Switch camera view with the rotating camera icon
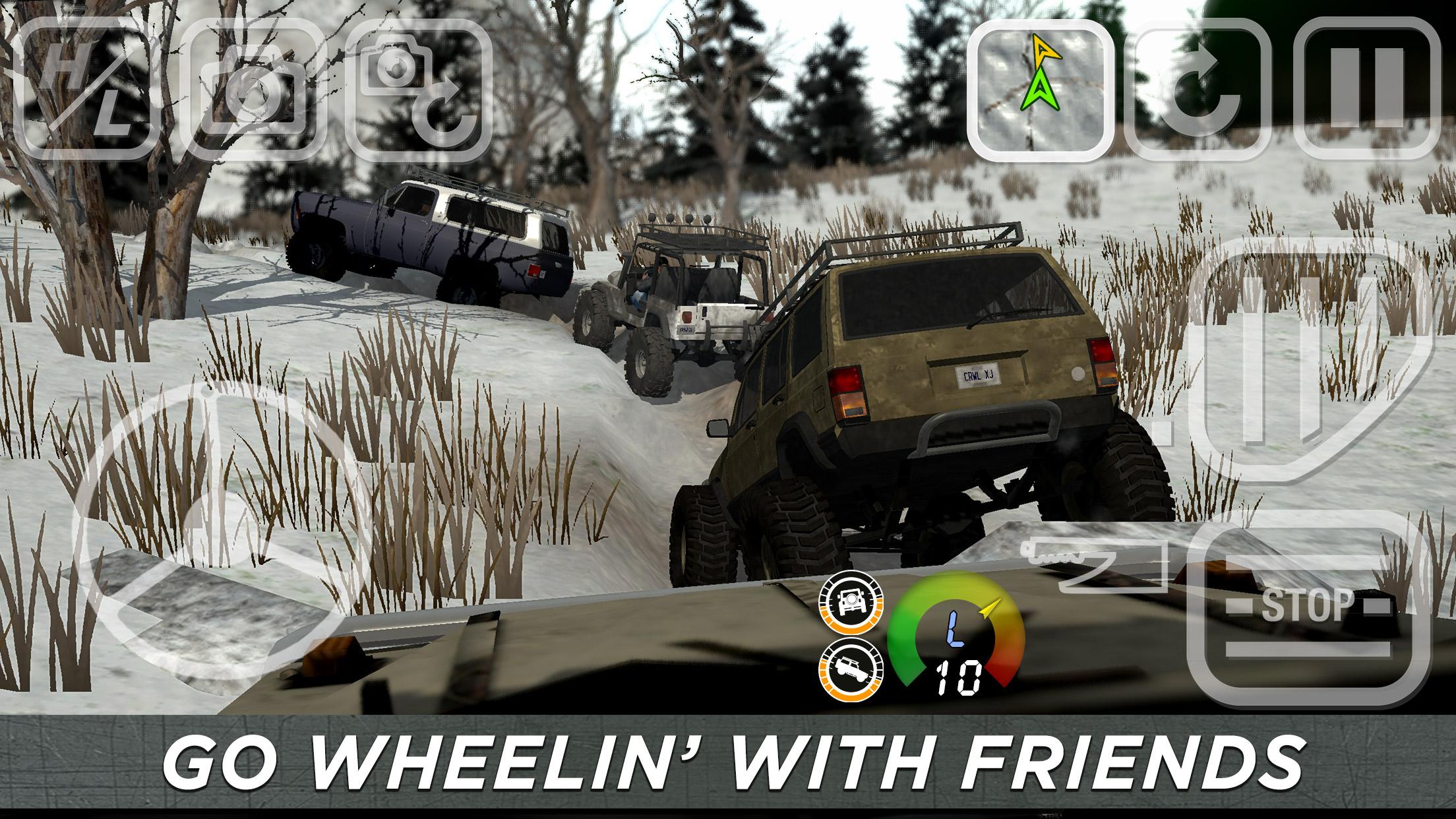This screenshot has height=819, width=1456. (x=419, y=89)
